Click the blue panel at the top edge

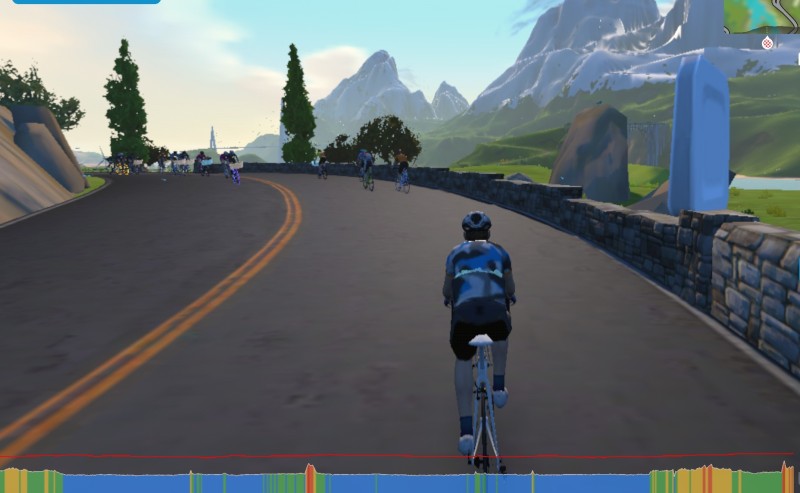point(86,2)
